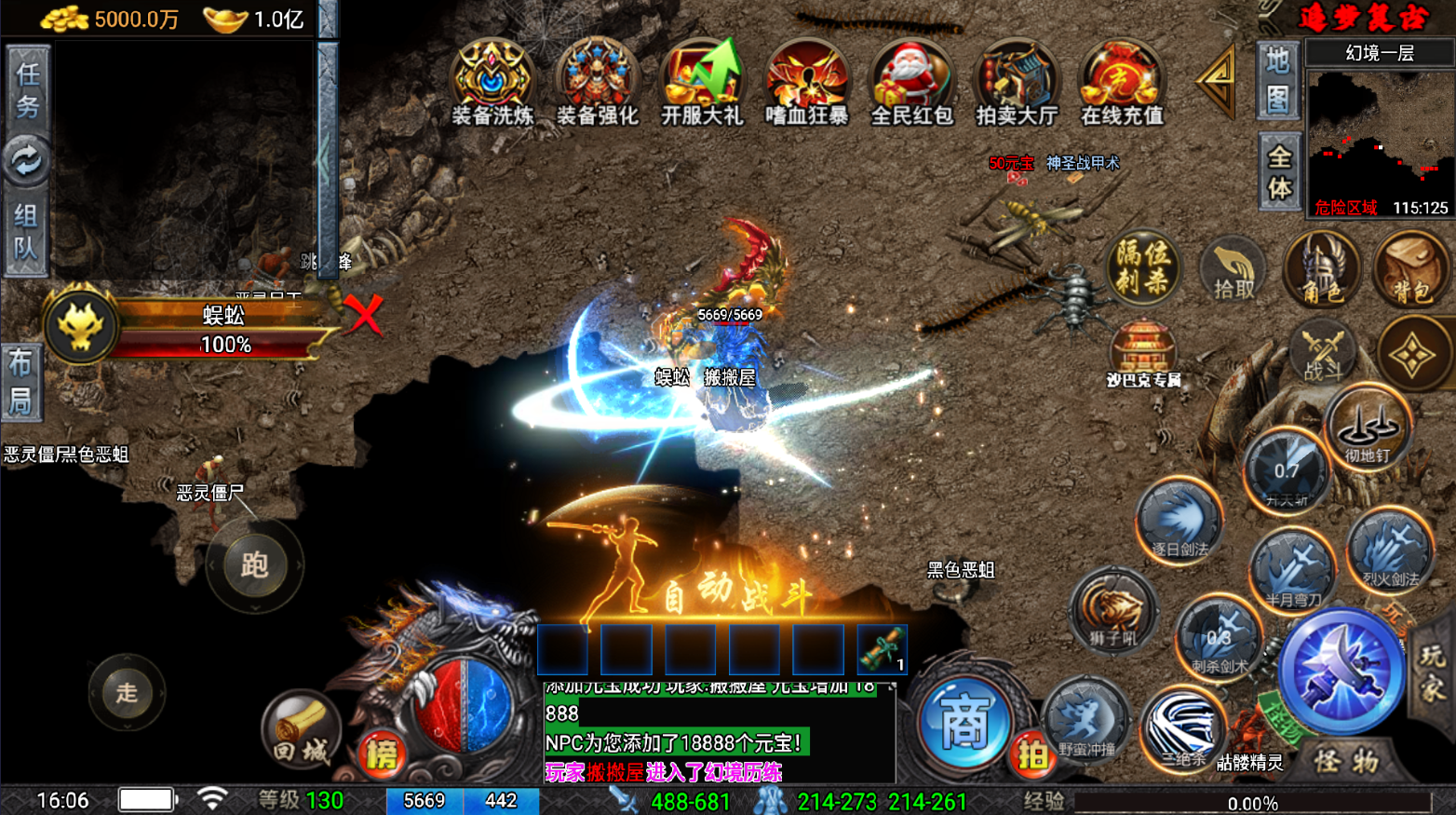
Task: Activate the 逐日剑法 skill
Action: (x=1180, y=523)
